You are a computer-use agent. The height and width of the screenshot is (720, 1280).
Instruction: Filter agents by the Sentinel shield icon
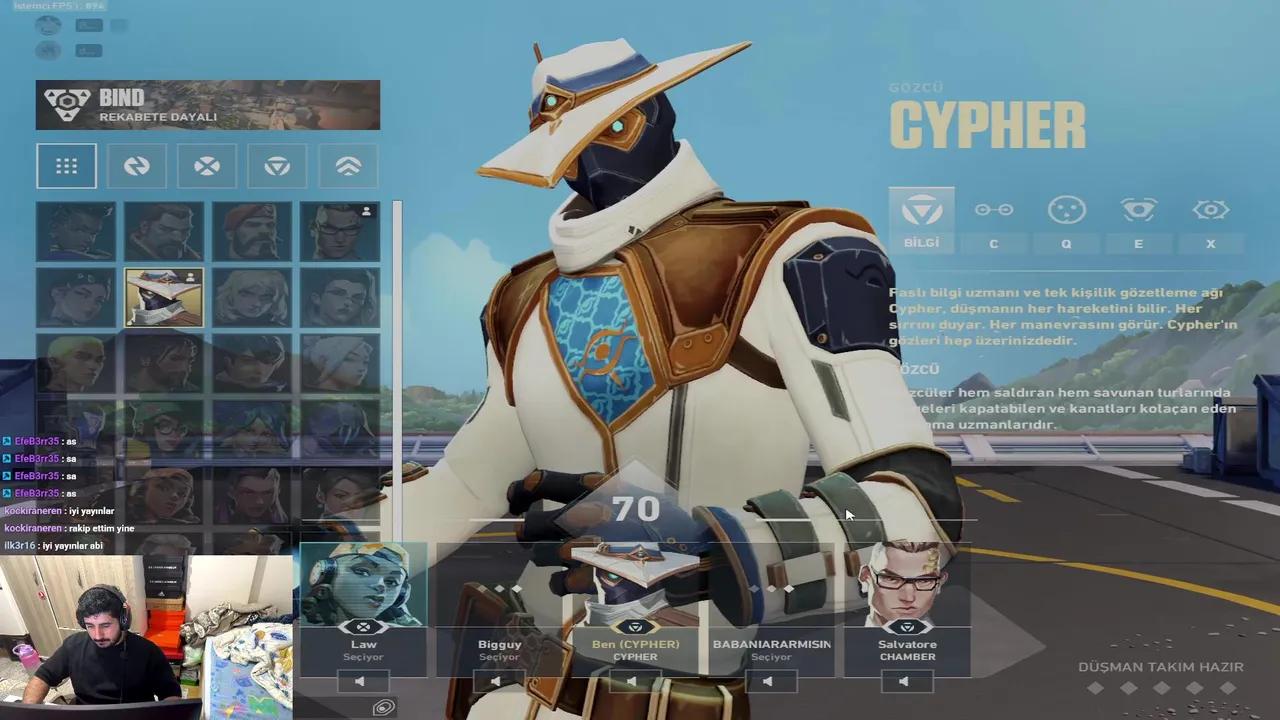(277, 166)
